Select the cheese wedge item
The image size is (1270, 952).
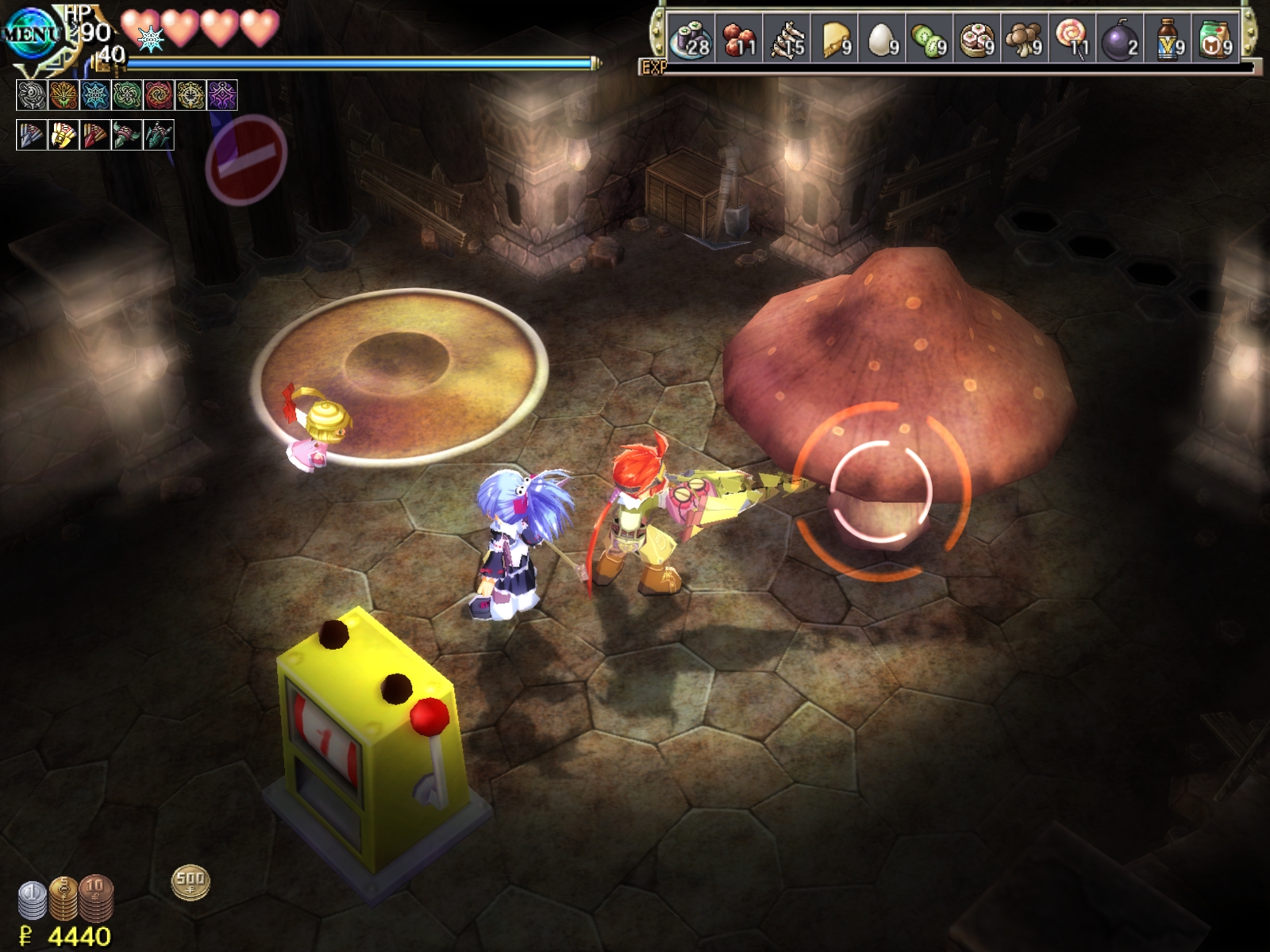click(834, 38)
